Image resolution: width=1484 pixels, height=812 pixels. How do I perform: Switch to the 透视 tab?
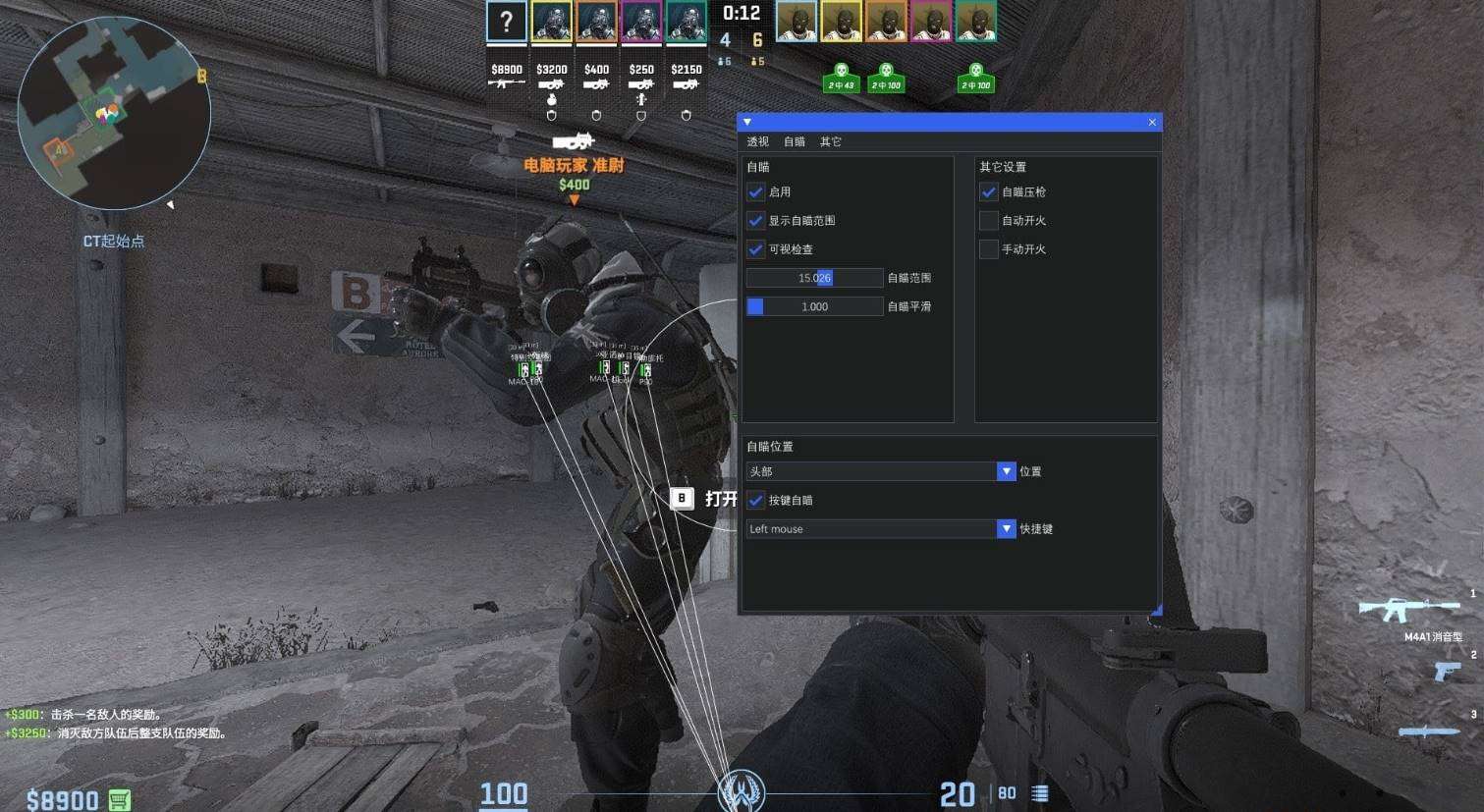pos(757,141)
